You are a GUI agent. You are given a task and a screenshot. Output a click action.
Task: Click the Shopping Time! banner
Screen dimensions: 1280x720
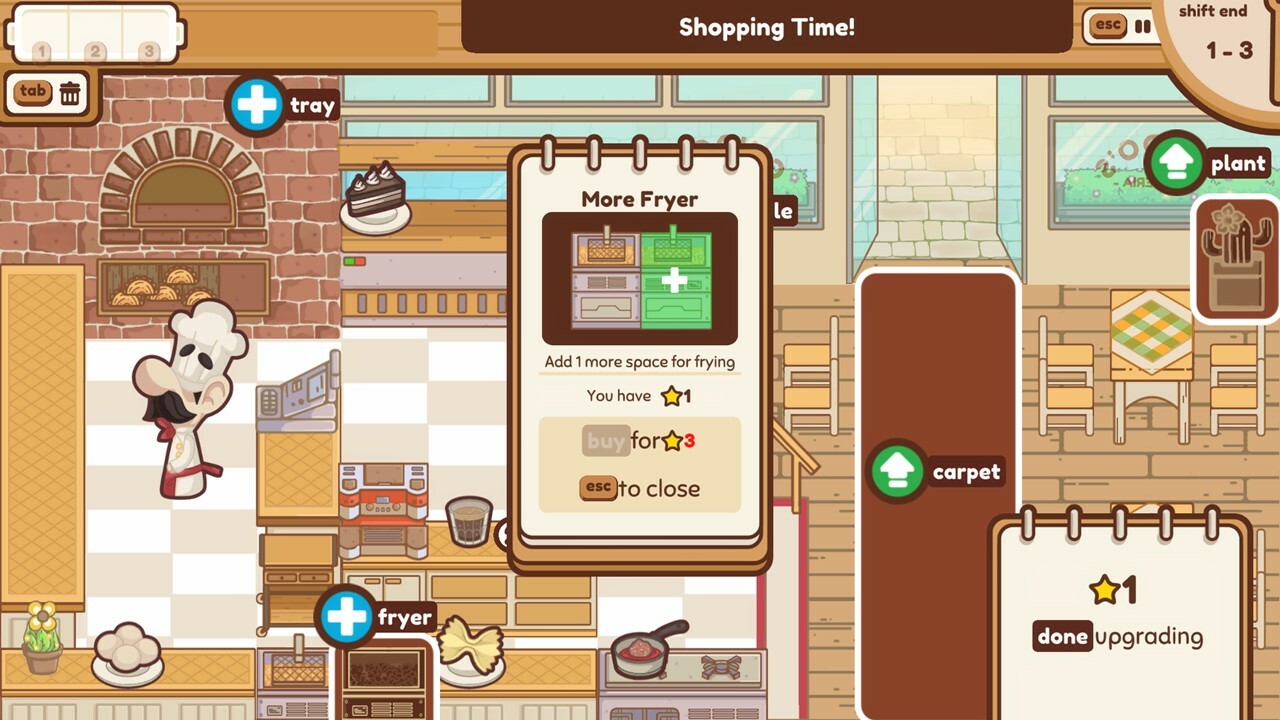pyautogui.click(x=766, y=27)
